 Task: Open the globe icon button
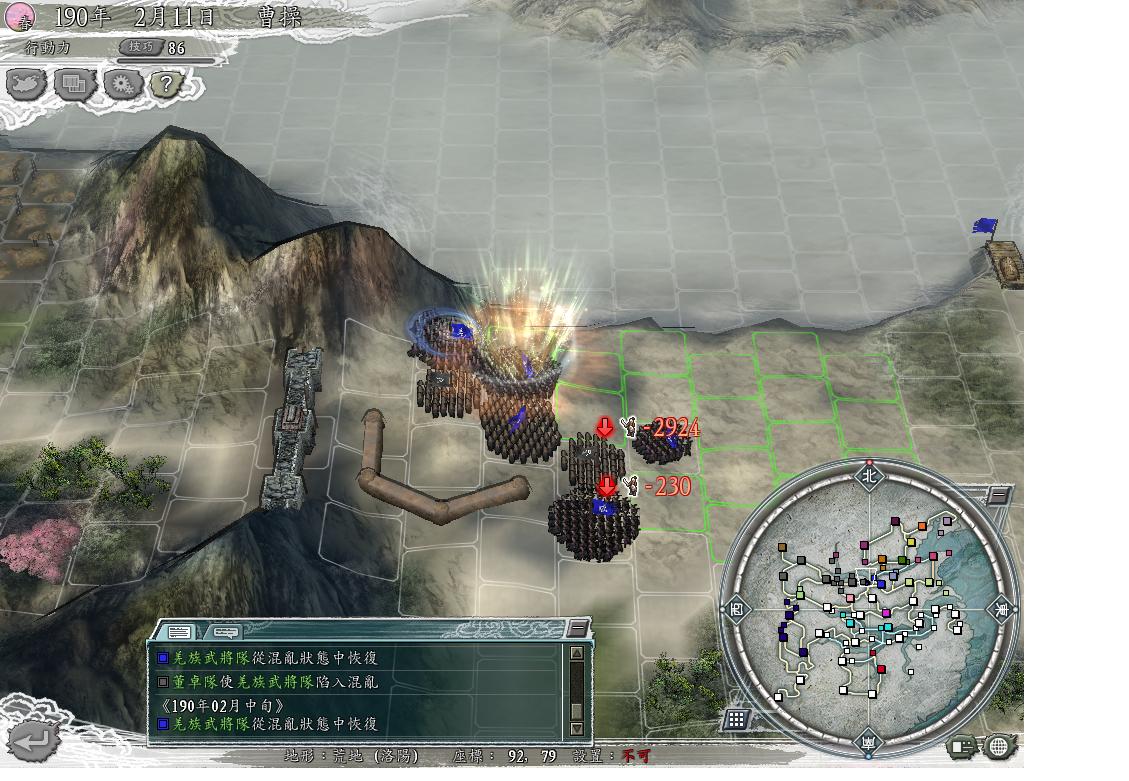tap(998, 746)
